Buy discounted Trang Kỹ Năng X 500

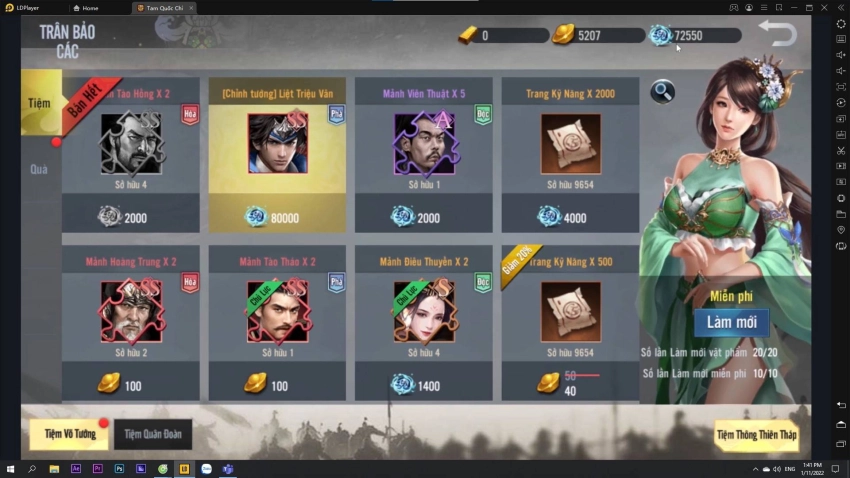pos(570,322)
